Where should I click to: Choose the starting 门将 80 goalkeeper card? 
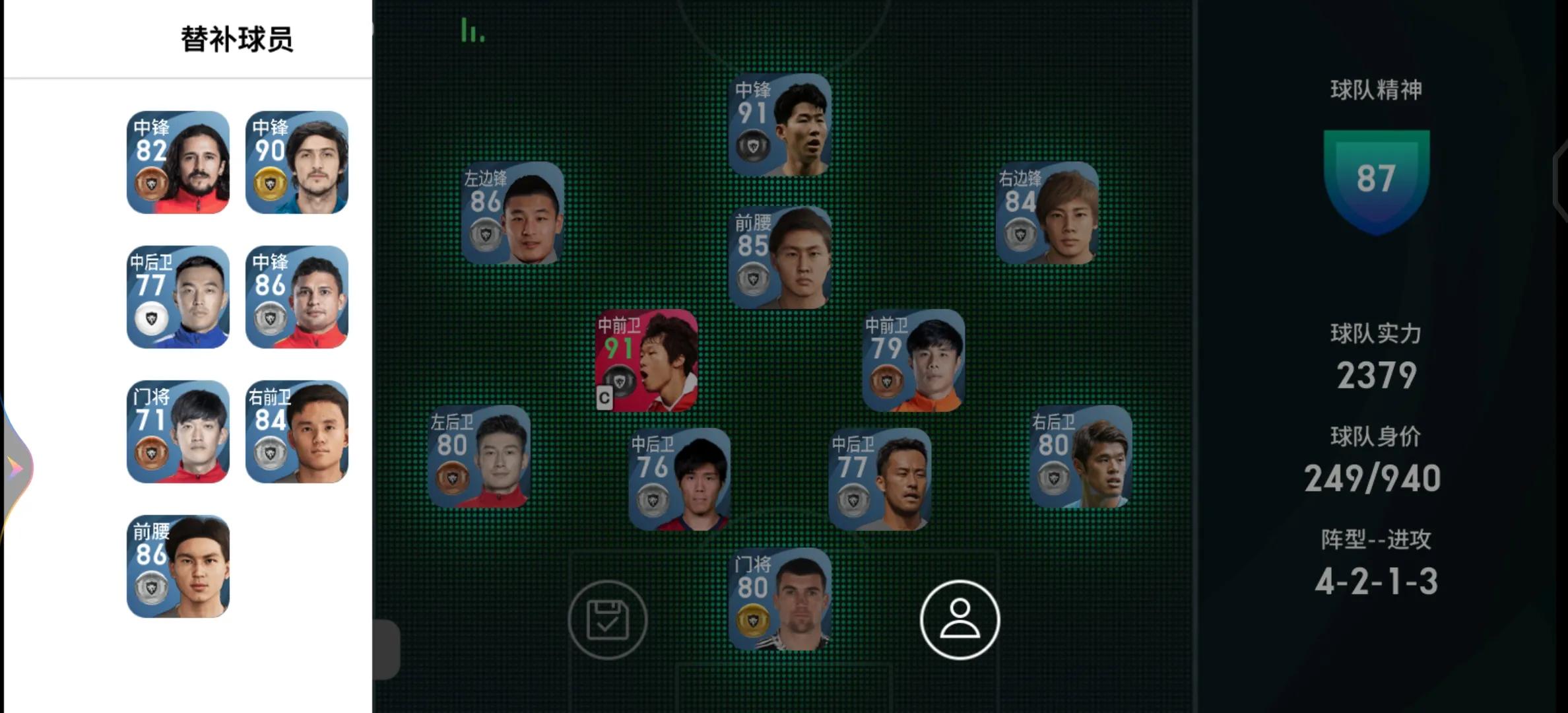[x=779, y=599]
